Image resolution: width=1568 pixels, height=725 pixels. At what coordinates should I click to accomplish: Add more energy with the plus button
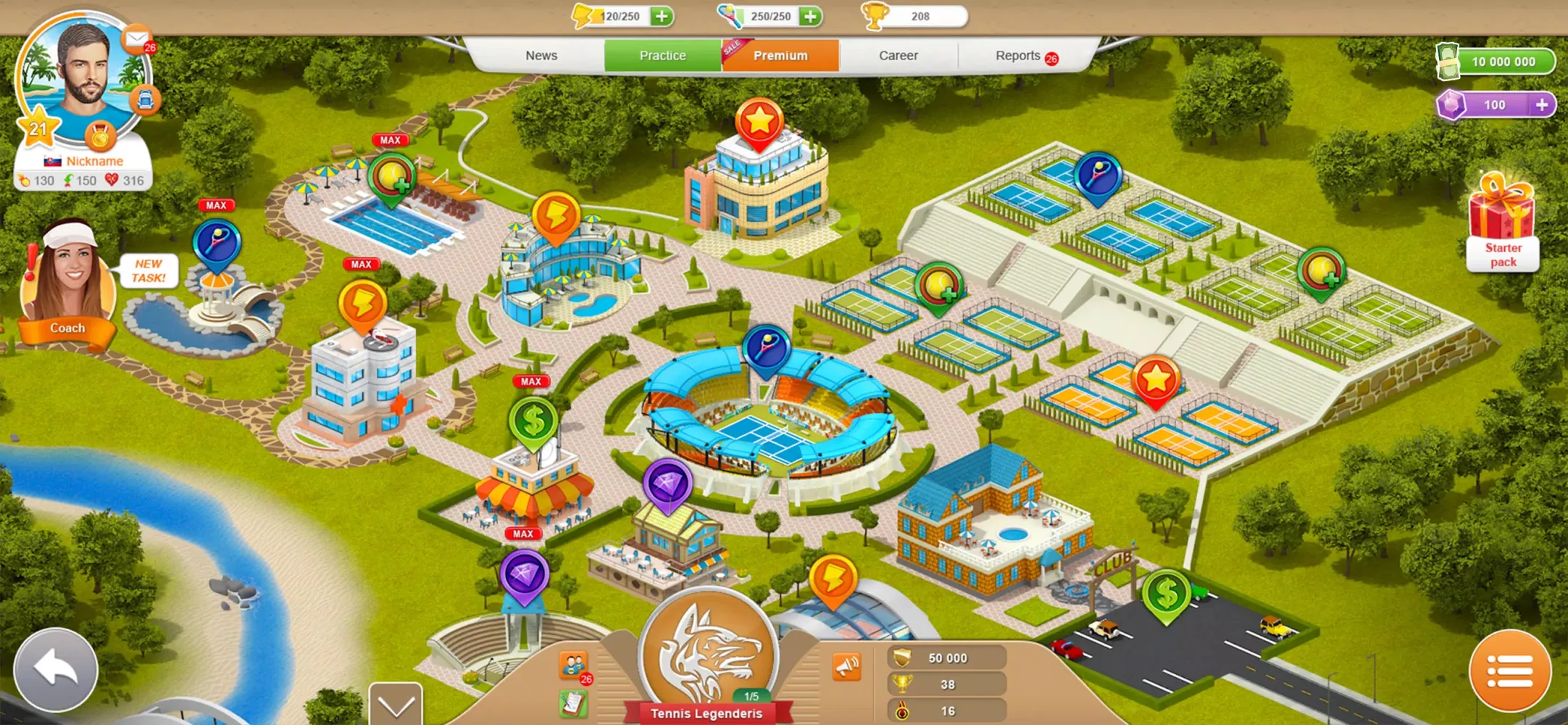(x=662, y=16)
